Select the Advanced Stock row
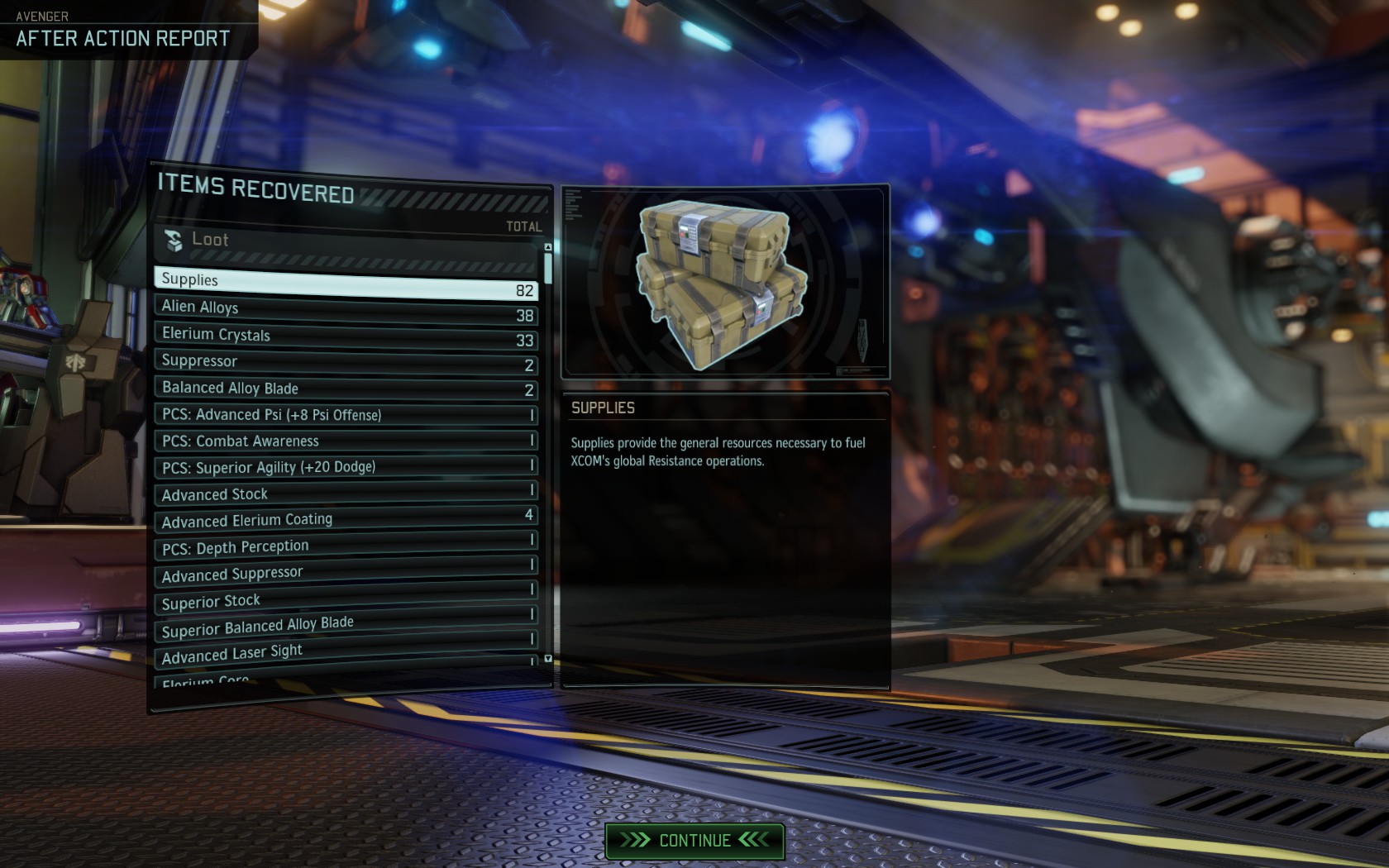 click(x=346, y=494)
